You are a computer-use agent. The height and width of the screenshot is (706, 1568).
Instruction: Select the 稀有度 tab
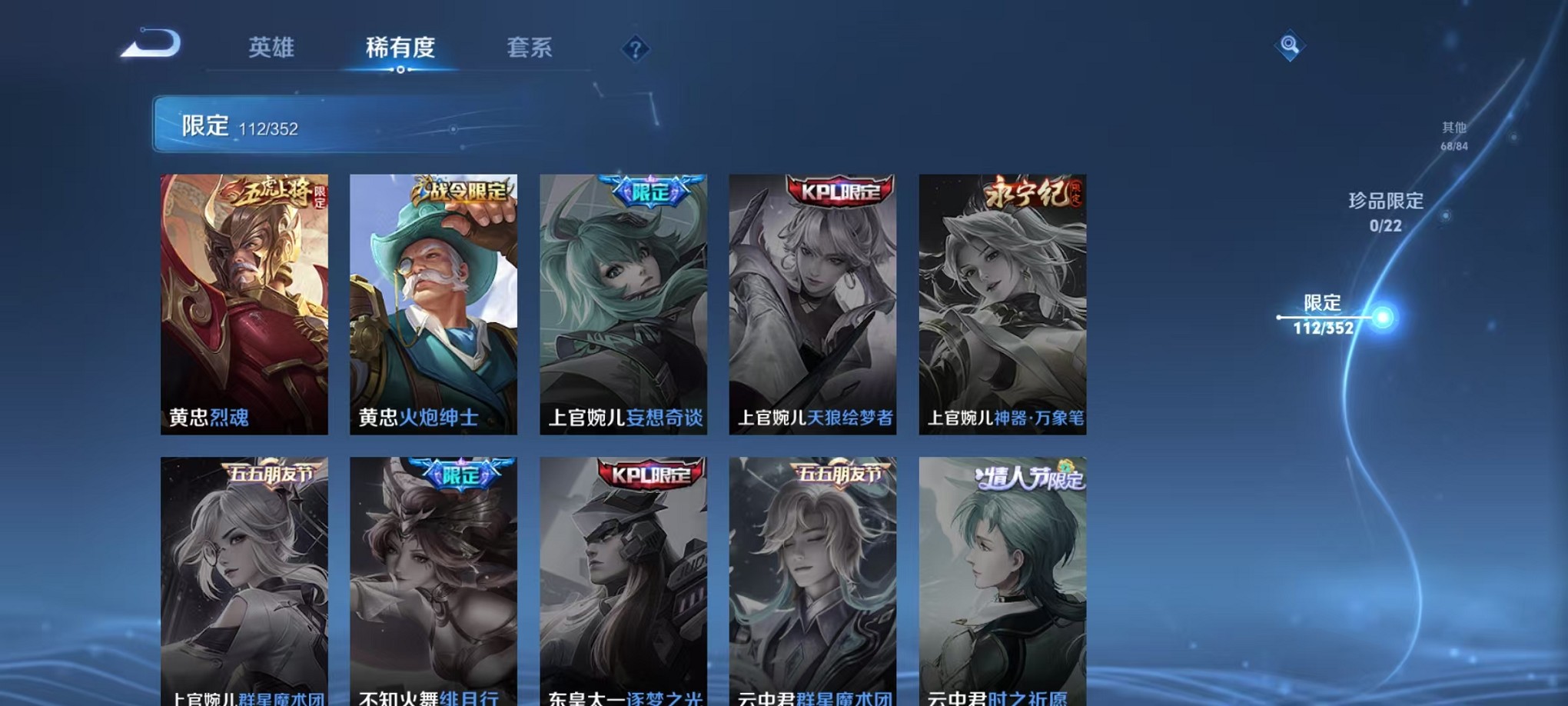400,48
